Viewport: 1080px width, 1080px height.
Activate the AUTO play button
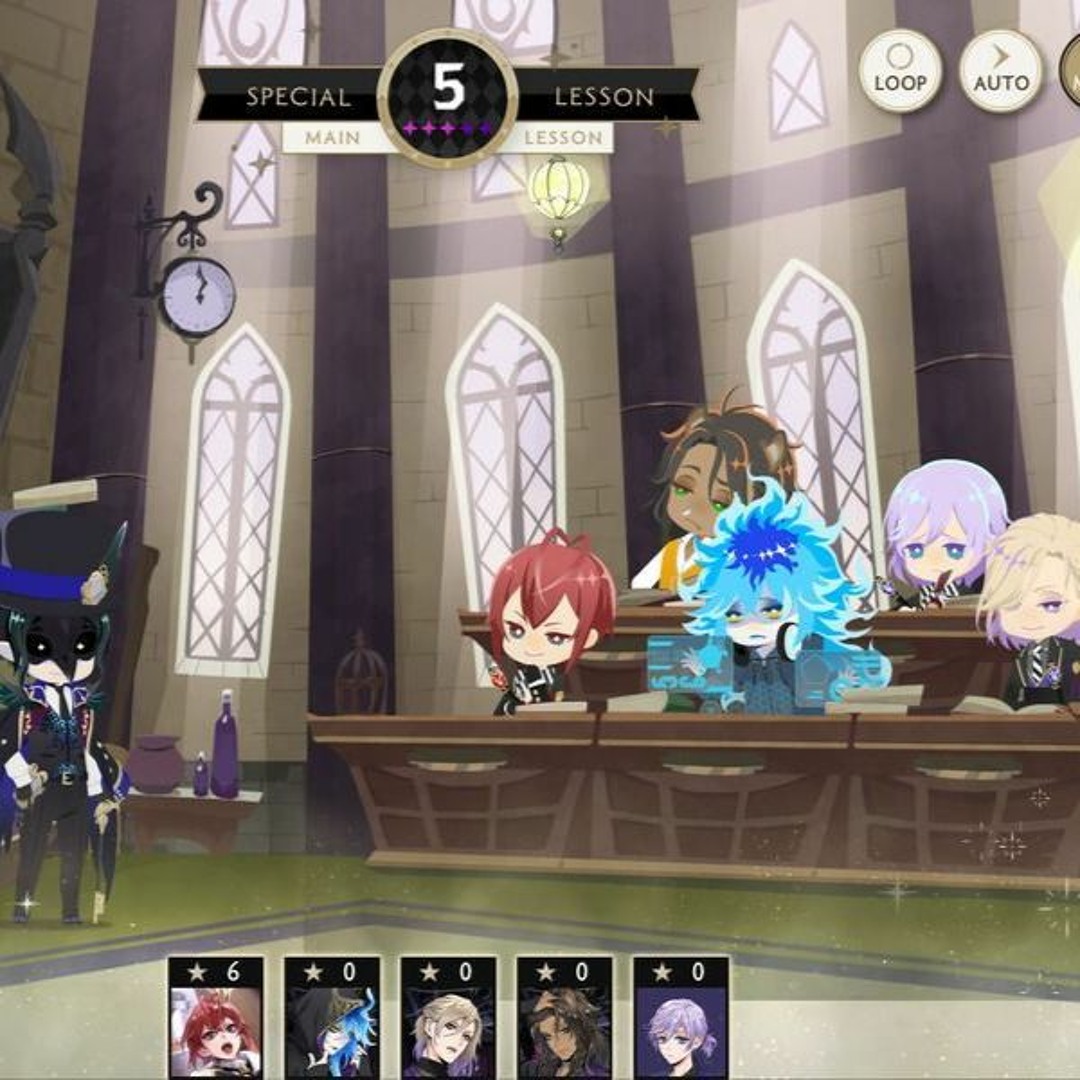1000,71
